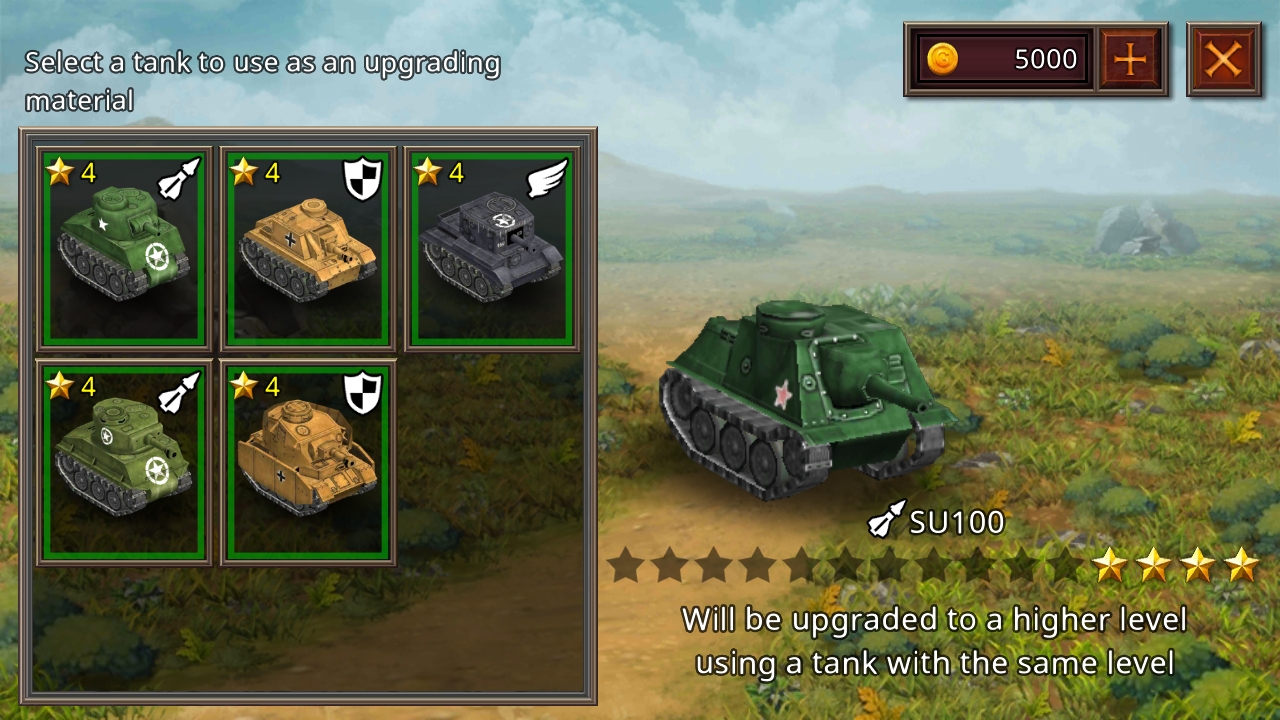Choose the low turretless tan assault gun card
The width and height of the screenshot is (1280, 720).
point(307,249)
